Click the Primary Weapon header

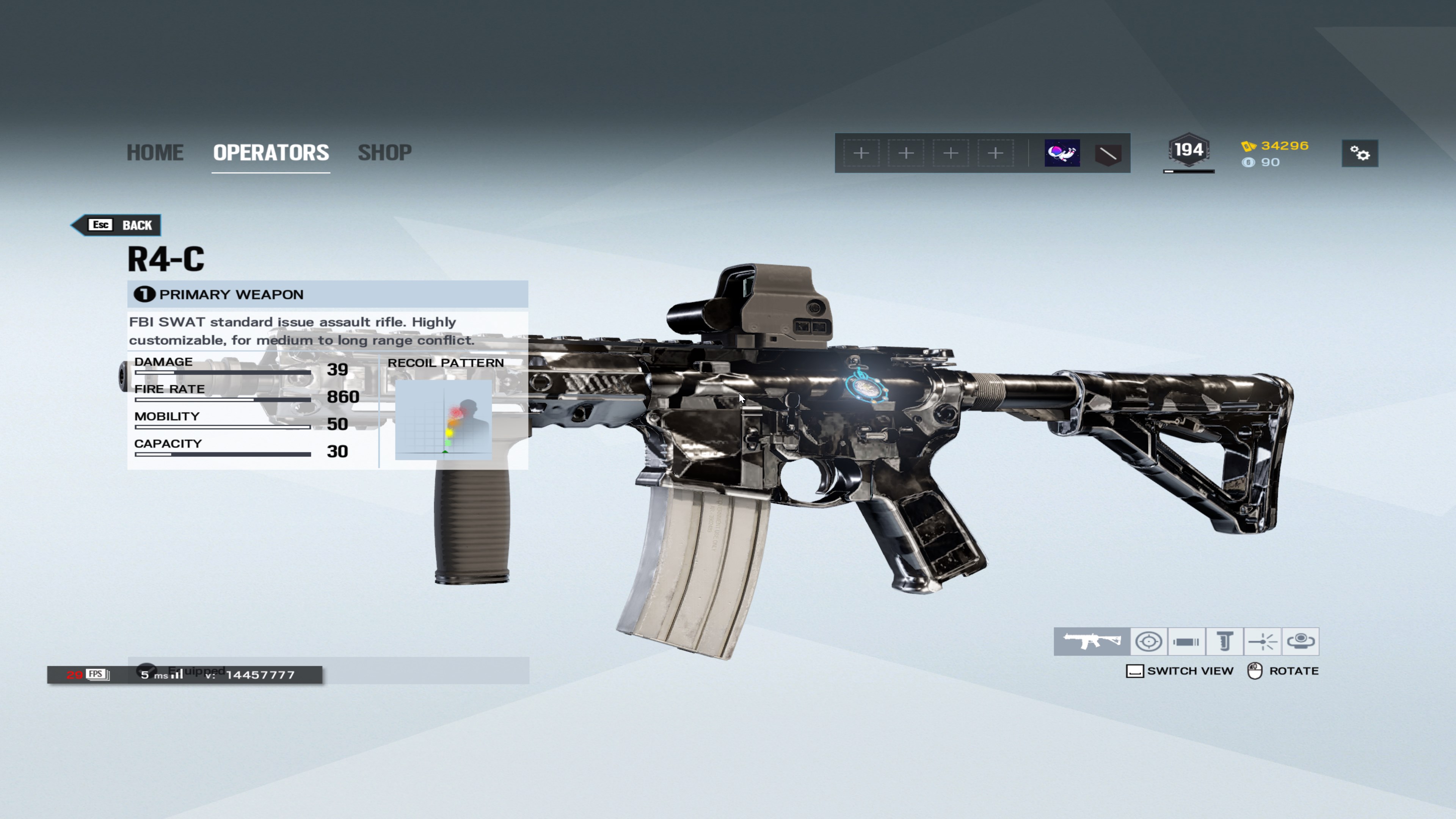point(327,294)
